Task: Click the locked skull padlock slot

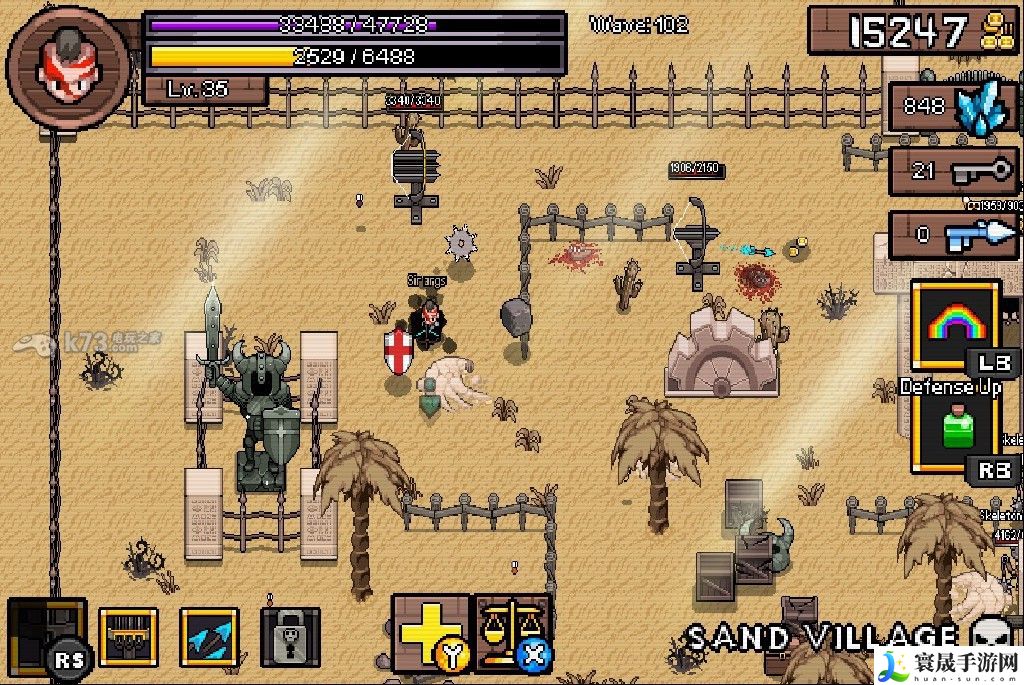Action: pyautogui.click(x=290, y=637)
